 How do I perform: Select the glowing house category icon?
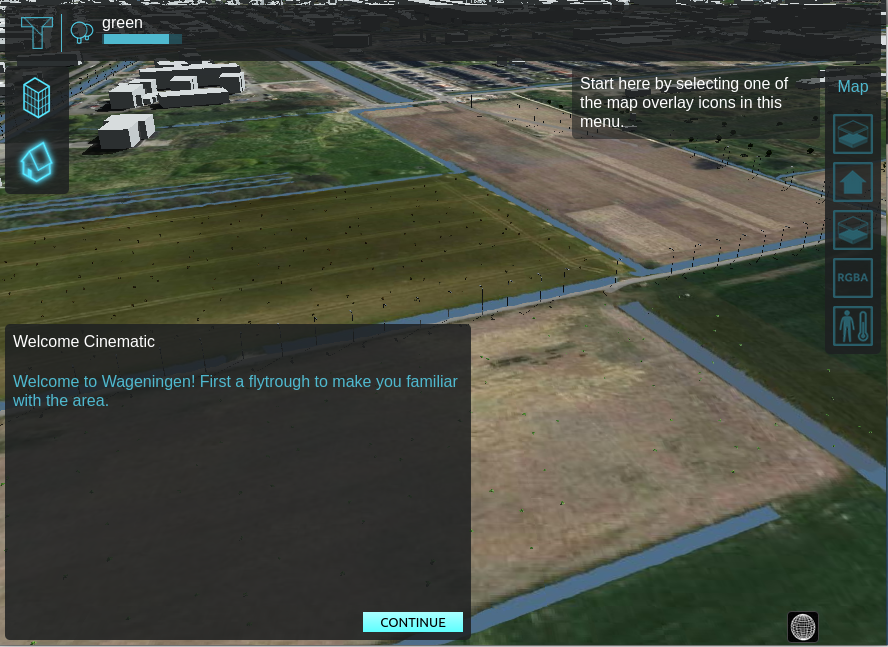(37, 162)
